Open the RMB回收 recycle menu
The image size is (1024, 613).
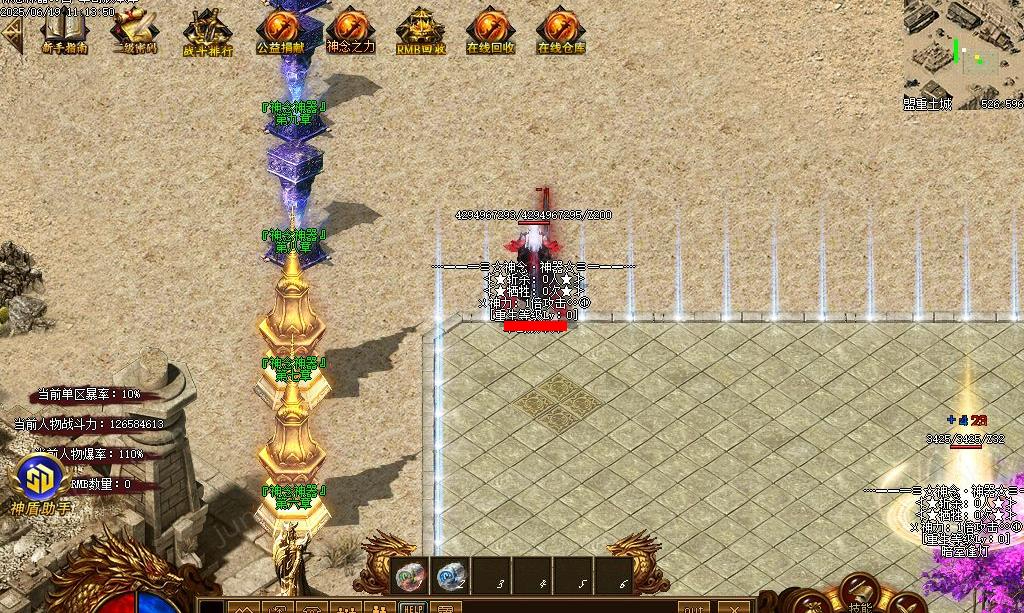[420, 28]
